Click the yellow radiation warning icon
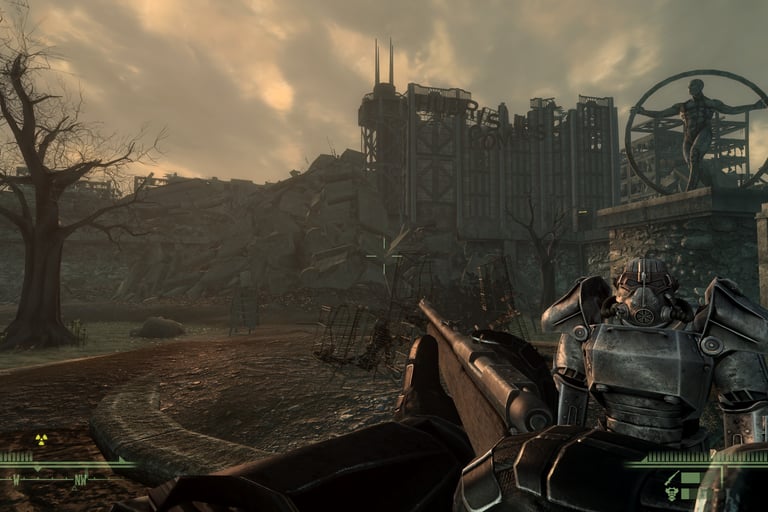This screenshot has height=512, width=768. click(x=41, y=438)
